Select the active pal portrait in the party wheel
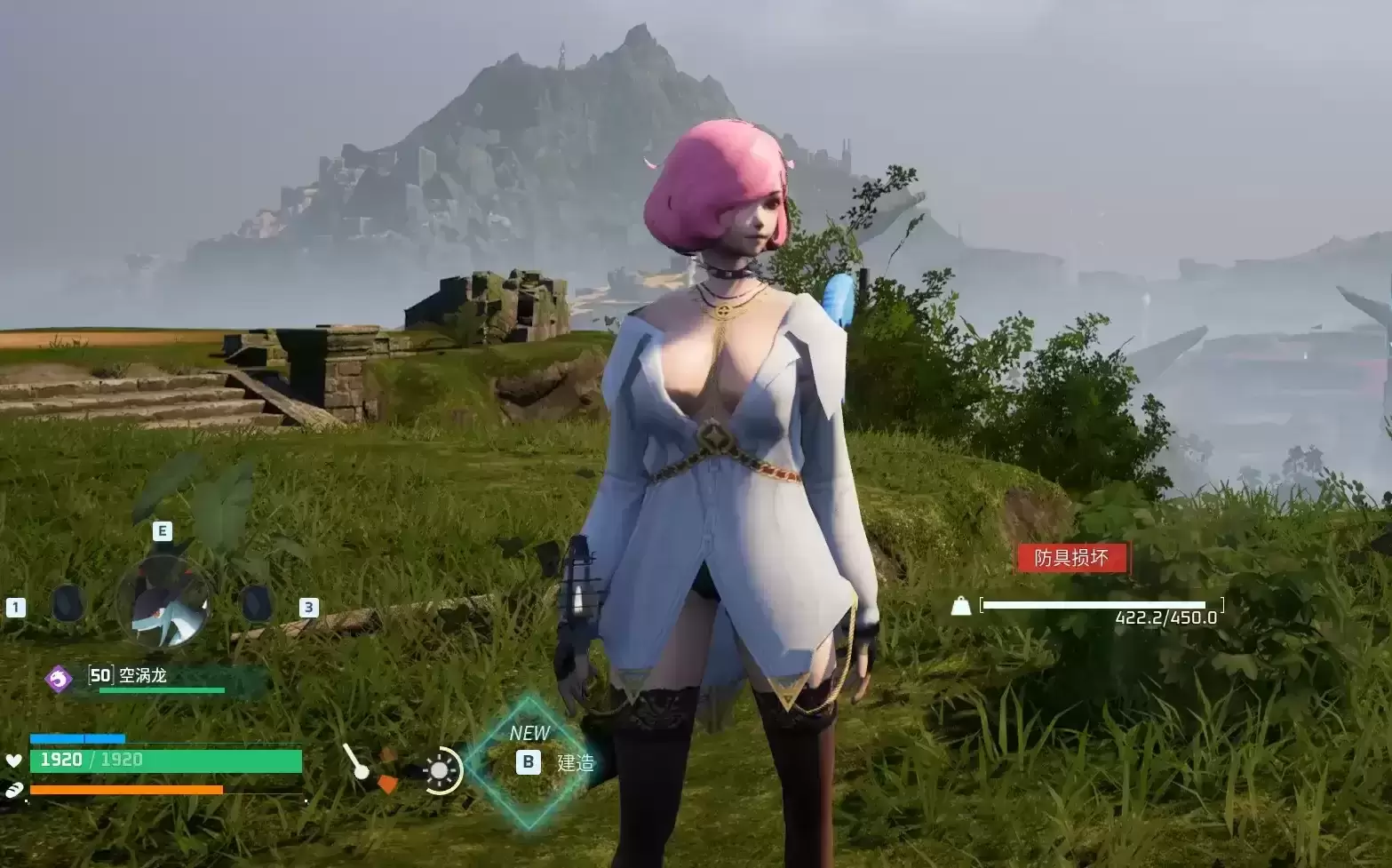The height and width of the screenshot is (868, 1392). point(164,602)
